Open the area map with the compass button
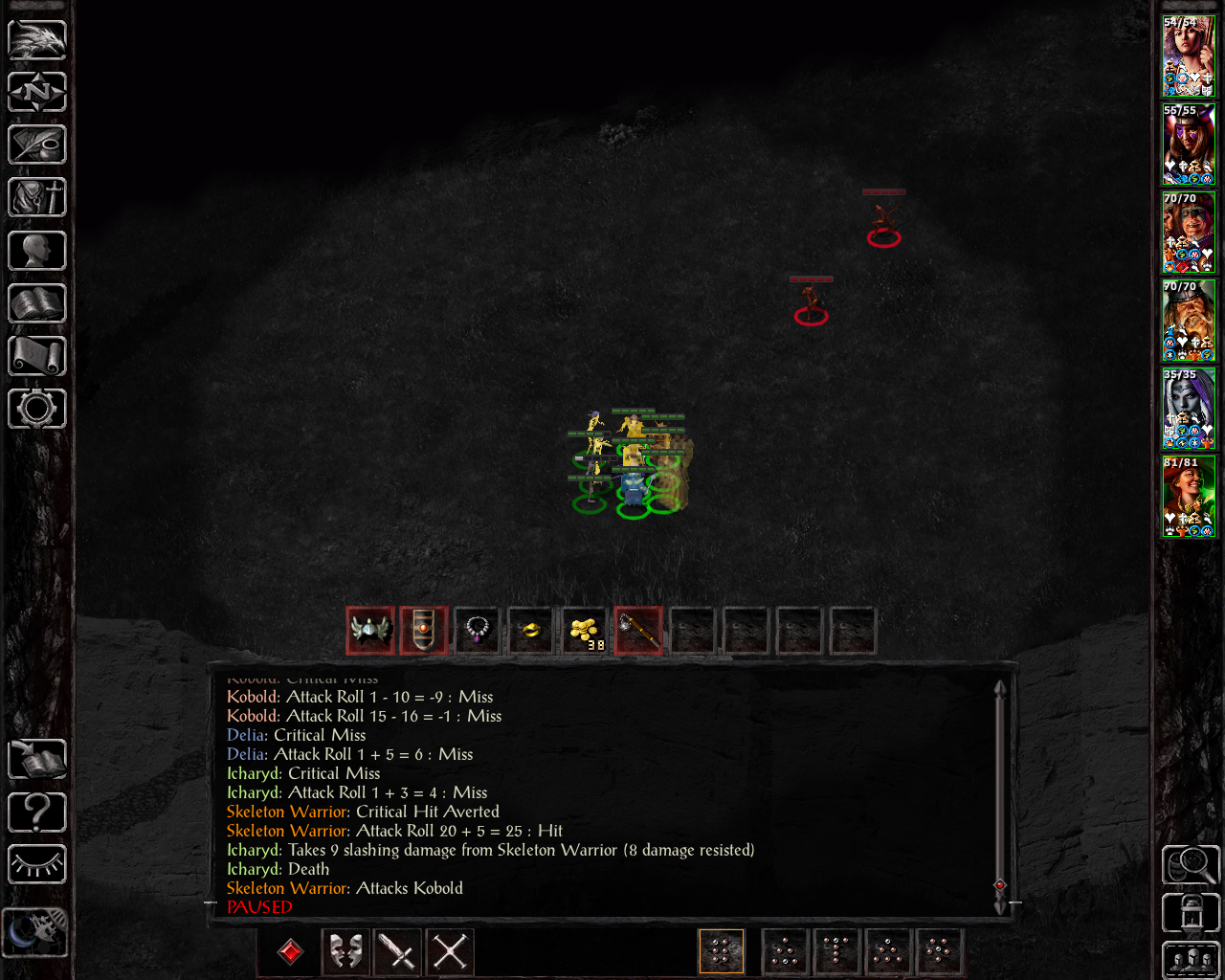Viewport: 1225px width, 980px height. coord(37,93)
